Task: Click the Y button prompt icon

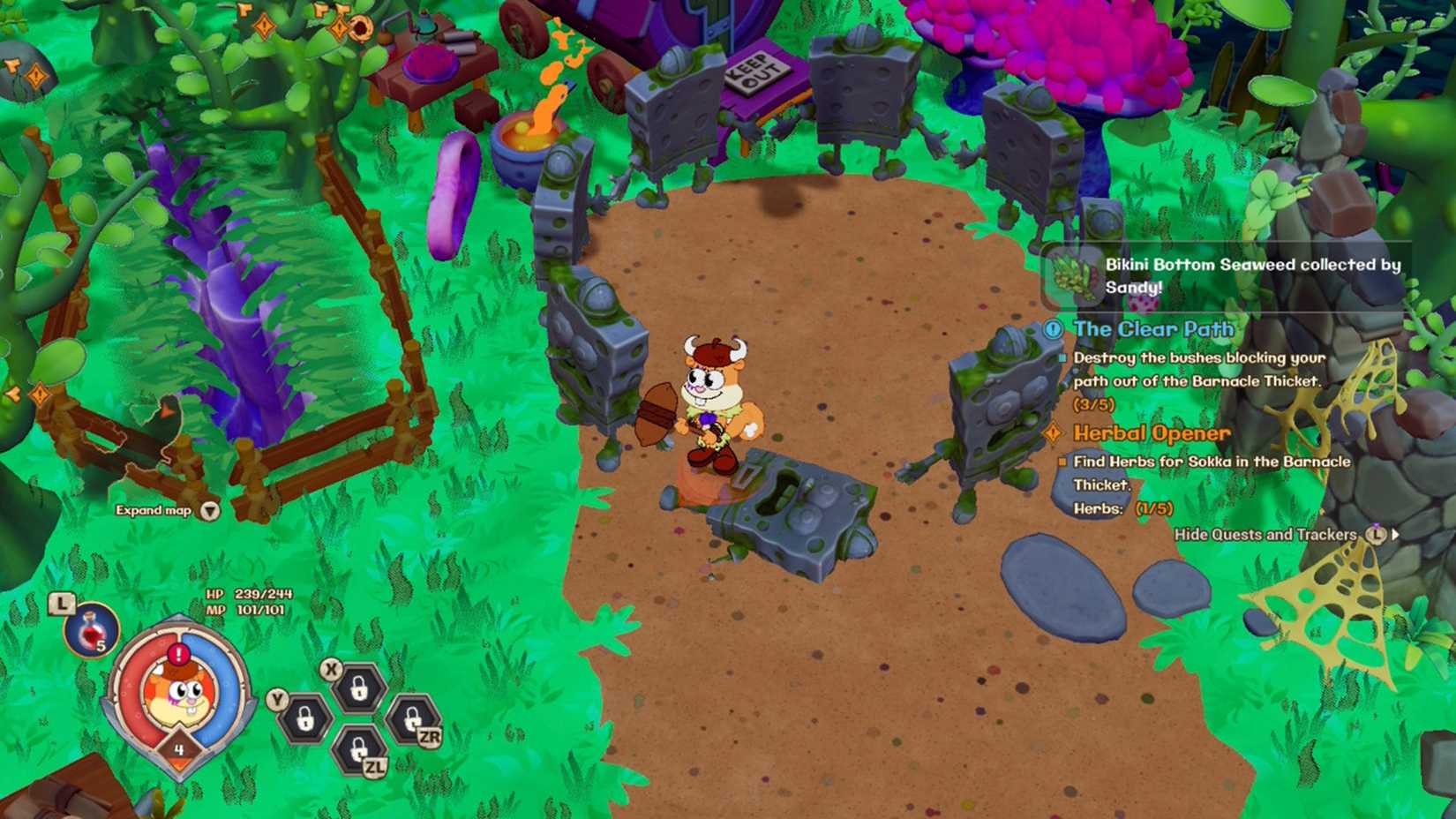Action: 276,699
